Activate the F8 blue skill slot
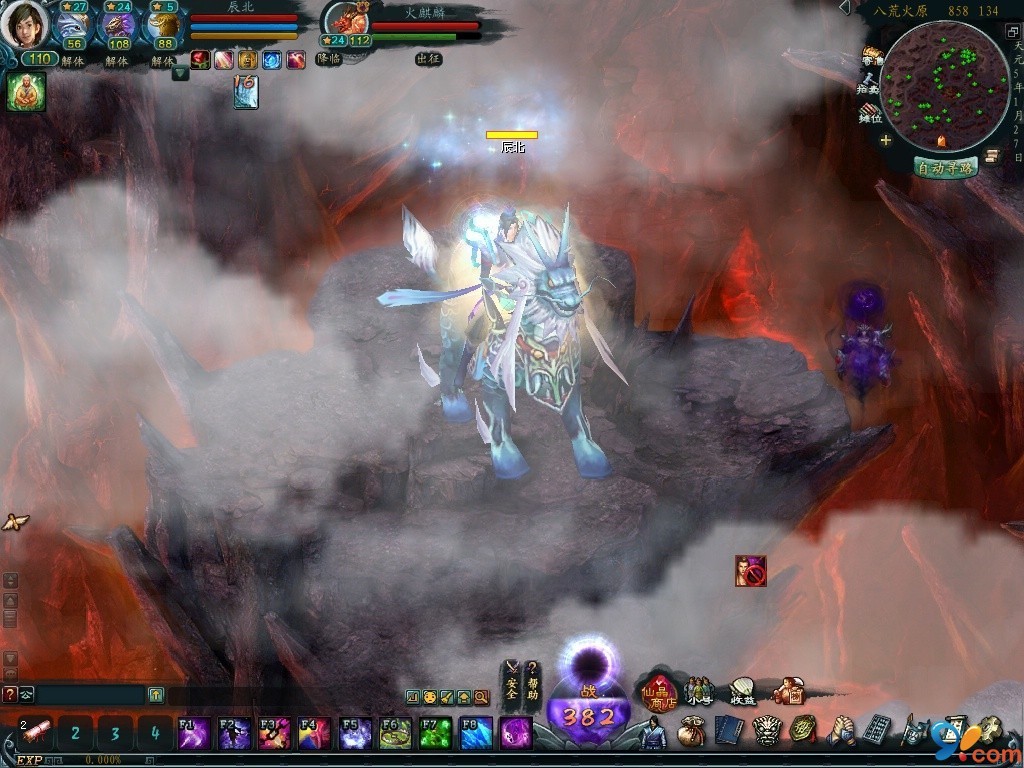1024x768 pixels. pos(476,733)
